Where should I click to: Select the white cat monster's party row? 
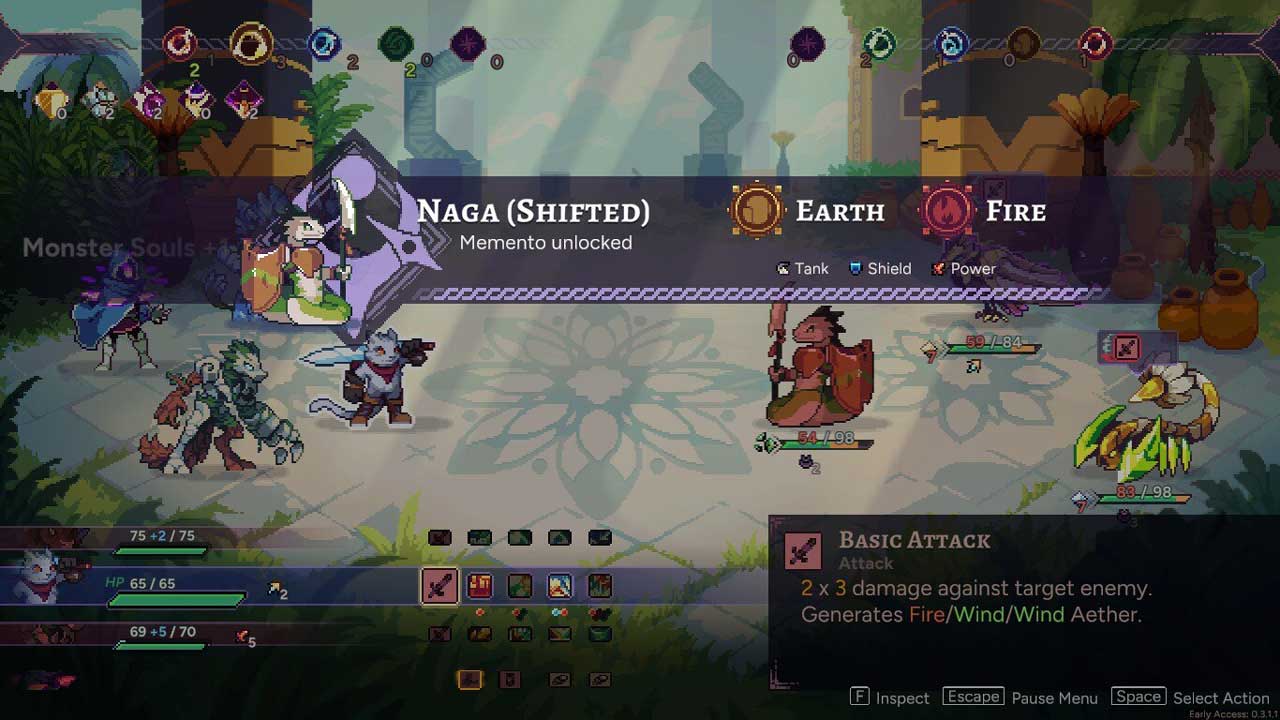[x=150, y=586]
